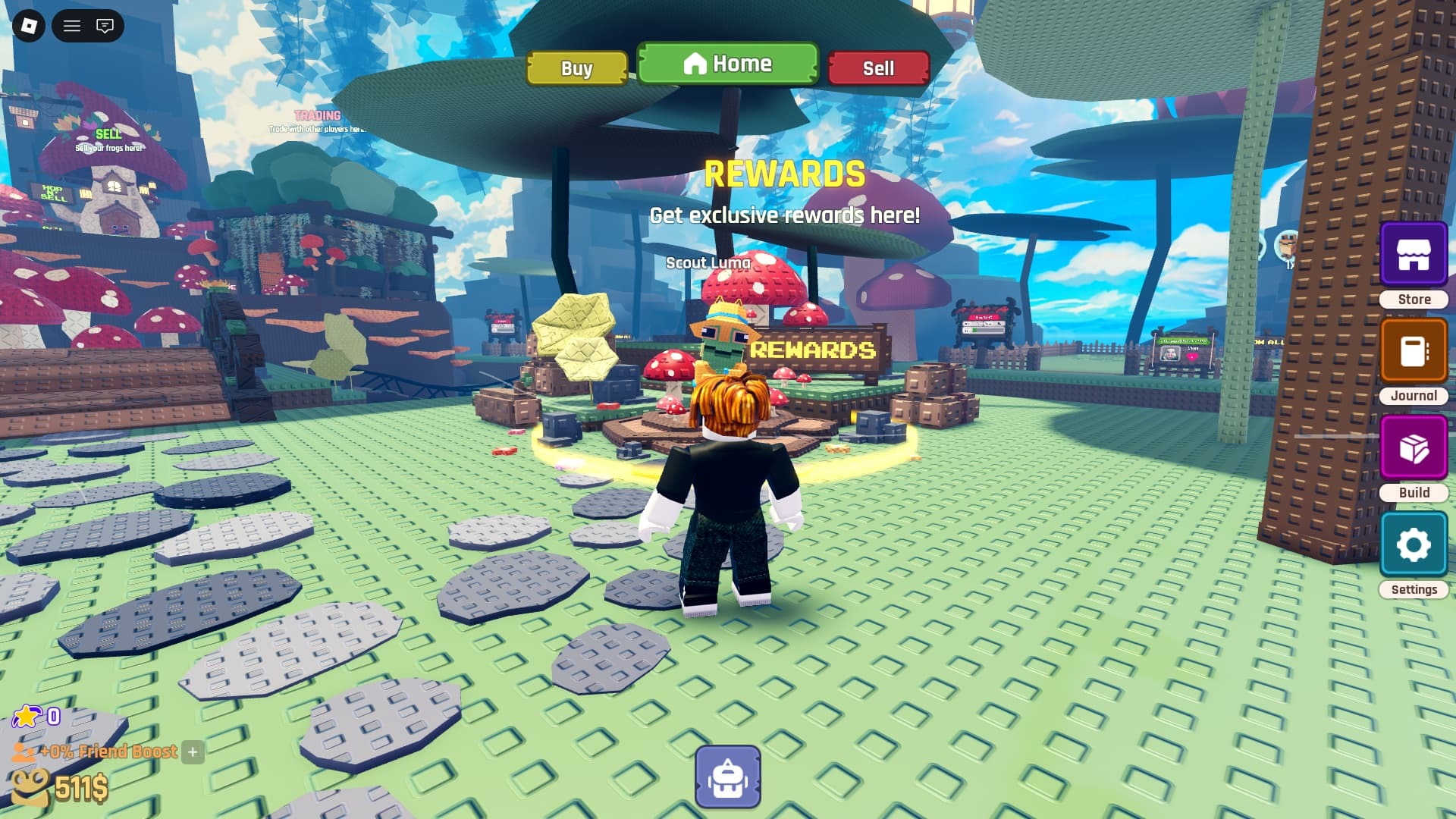Click the purple robot icon at bottom center
The image size is (1456, 819).
click(x=726, y=775)
